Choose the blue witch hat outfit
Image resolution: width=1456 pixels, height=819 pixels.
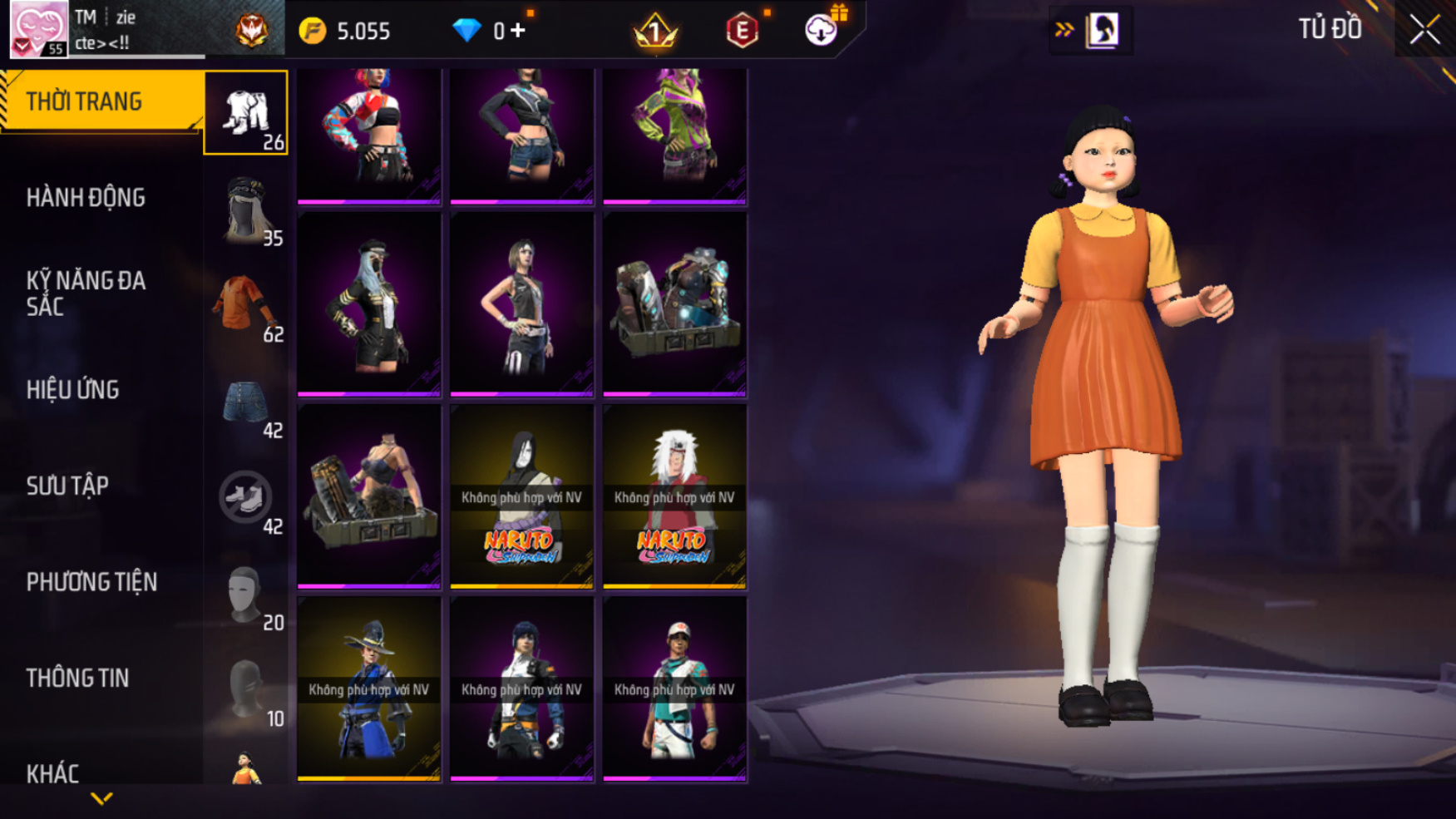(x=369, y=689)
